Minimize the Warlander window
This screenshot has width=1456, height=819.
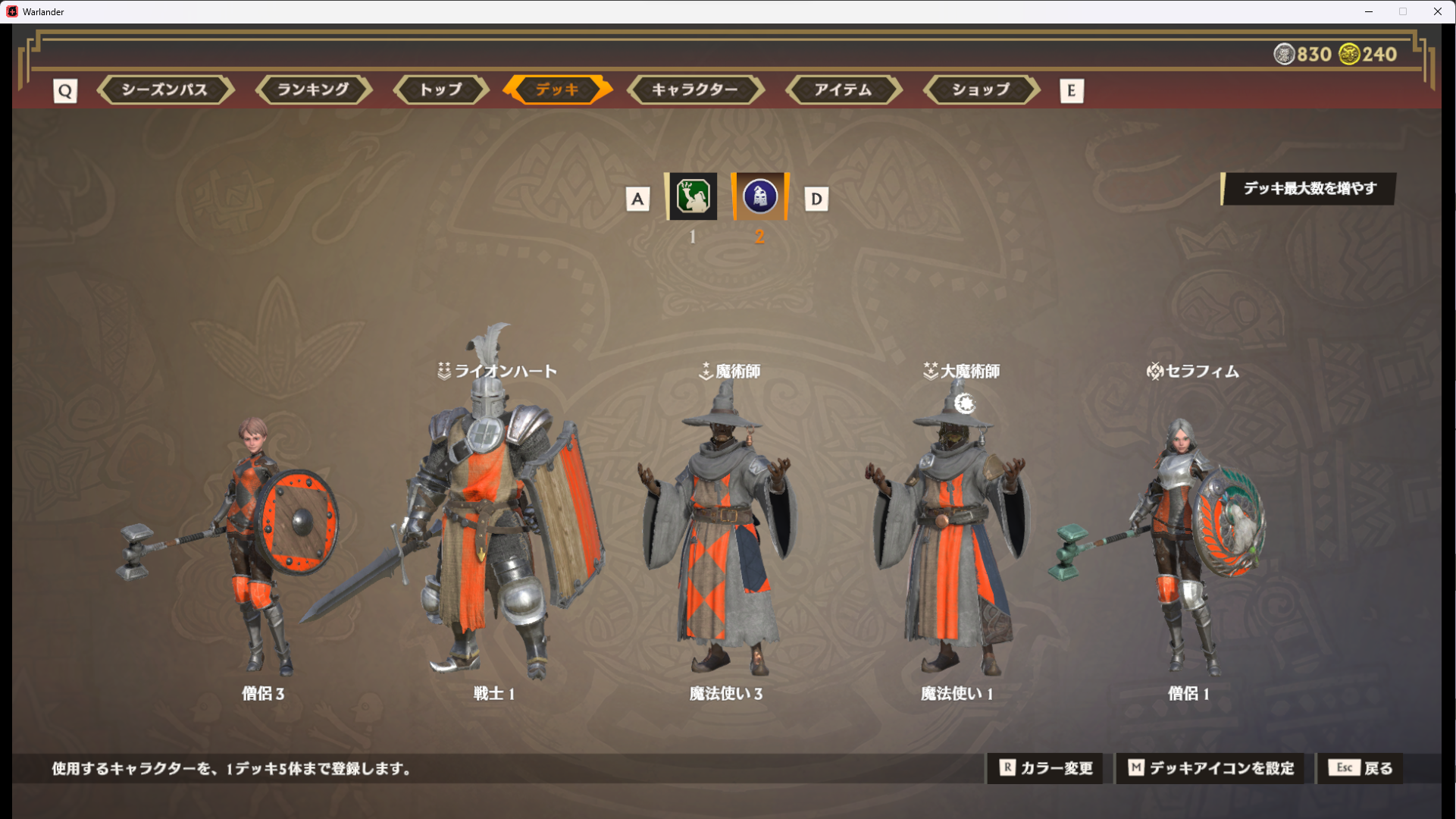click(1369, 11)
